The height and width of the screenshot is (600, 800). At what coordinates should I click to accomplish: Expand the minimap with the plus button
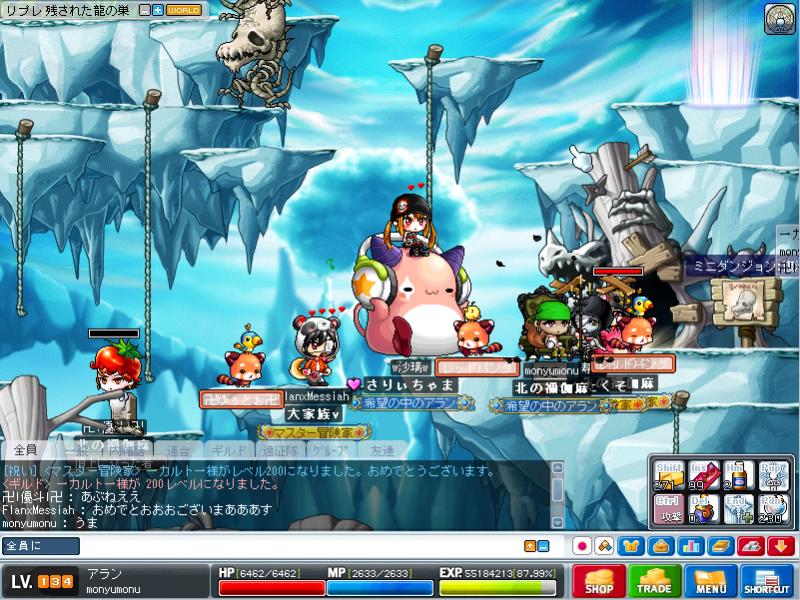[x=158, y=9]
